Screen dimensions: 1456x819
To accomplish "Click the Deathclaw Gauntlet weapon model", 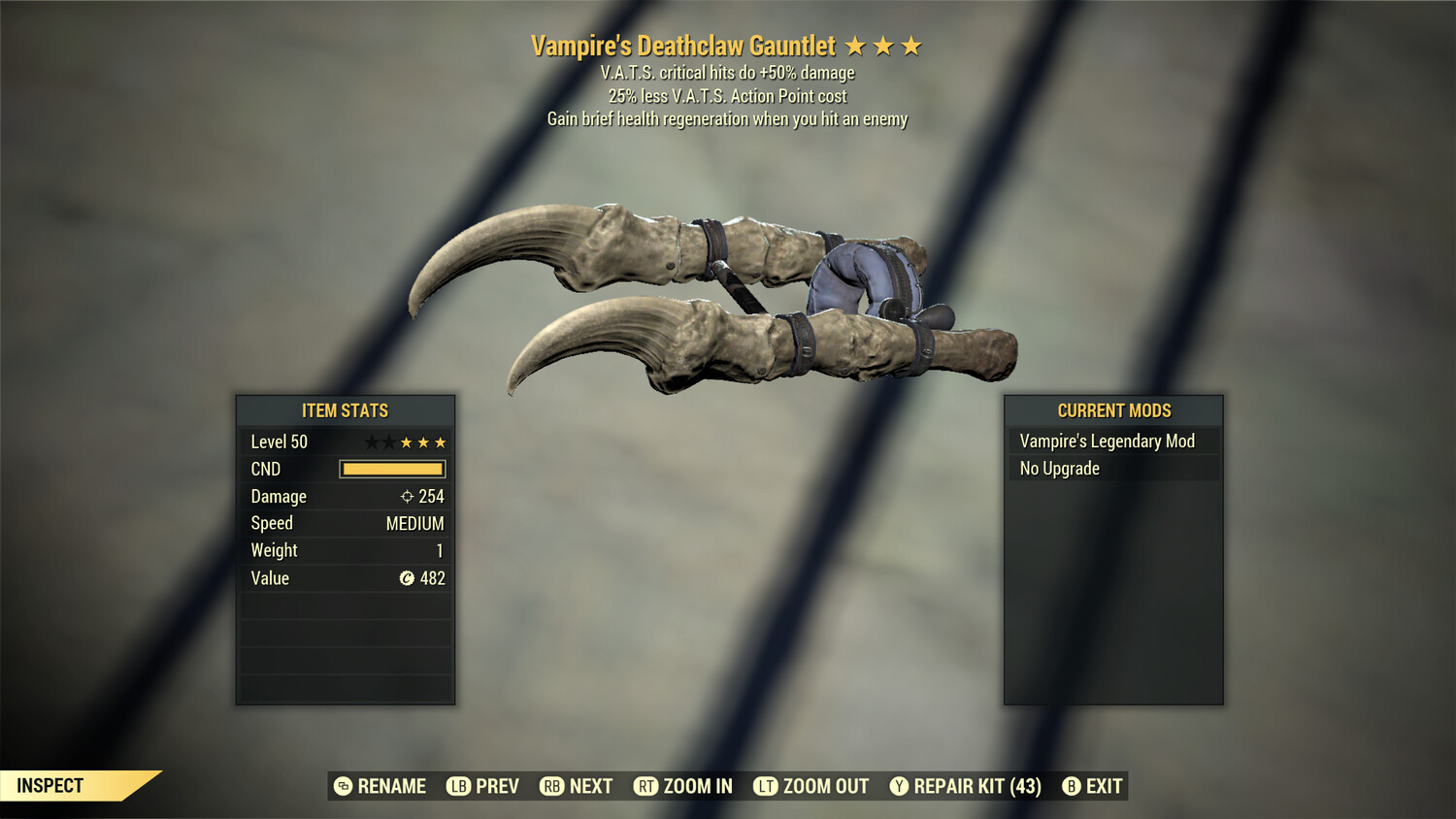I will (728, 291).
